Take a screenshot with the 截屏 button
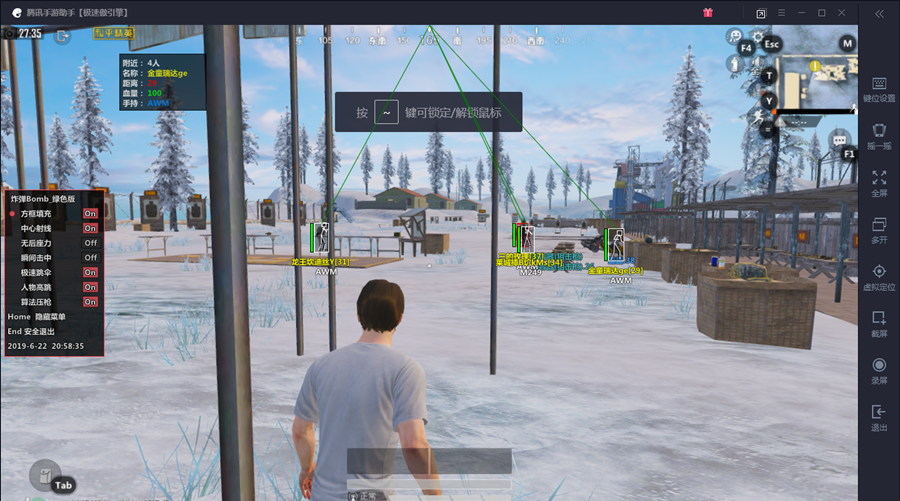The width and height of the screenshot is (900, 501). pyautogui.click(x=879, y=323)
